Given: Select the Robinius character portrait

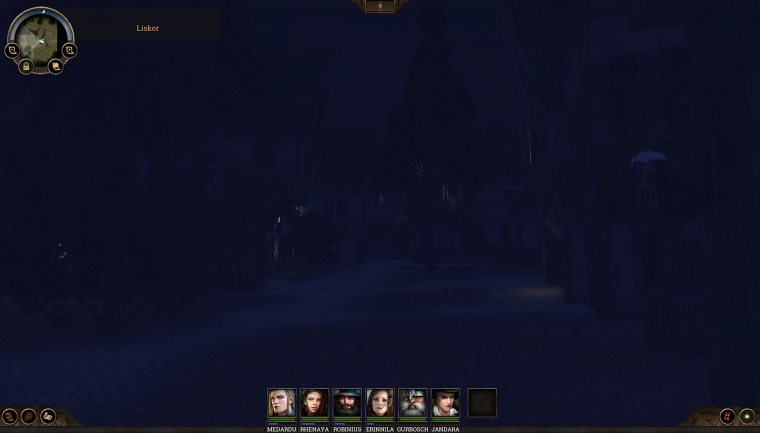Looking at the screenshot, I should pyautogui.click(x=347, y=403).
